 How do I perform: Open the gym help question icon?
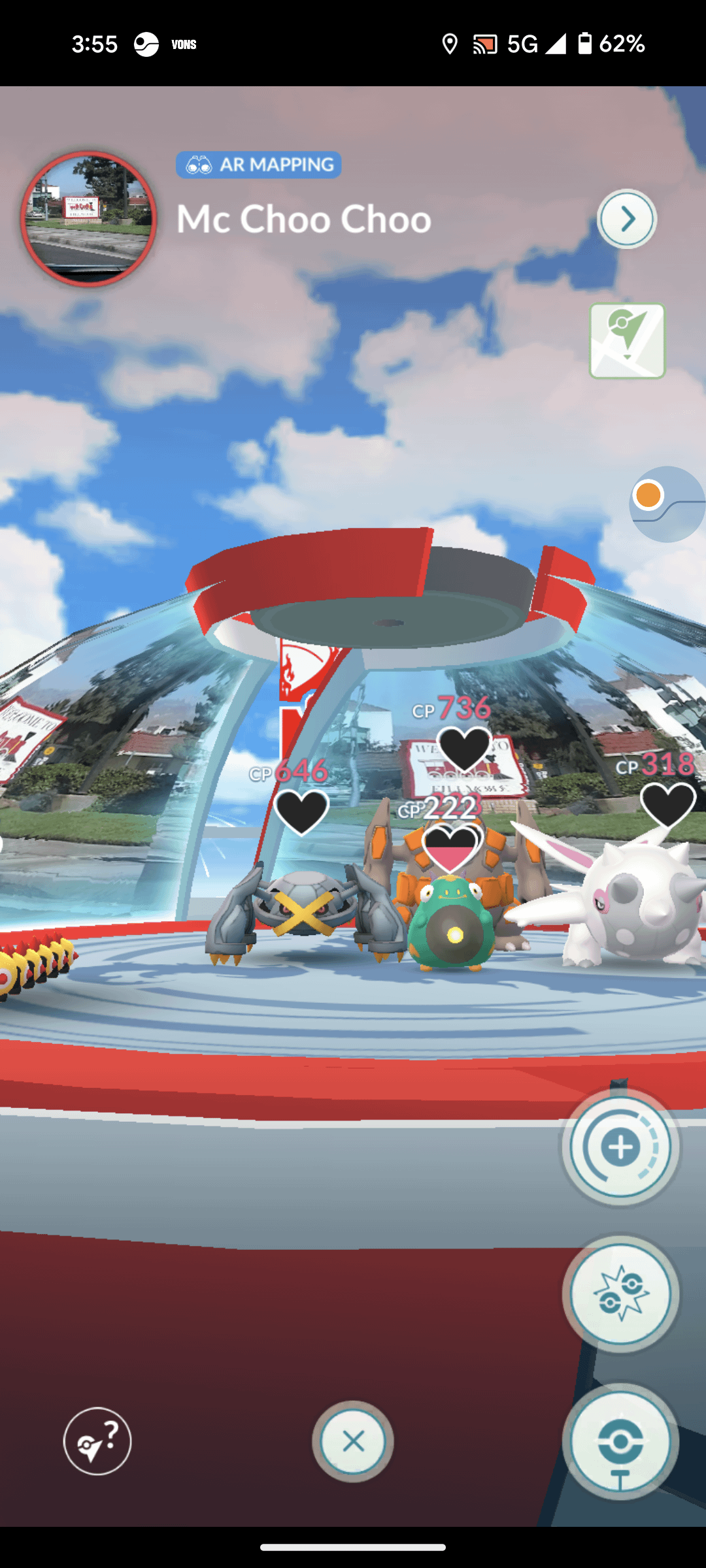click(x=97, y=1441)
